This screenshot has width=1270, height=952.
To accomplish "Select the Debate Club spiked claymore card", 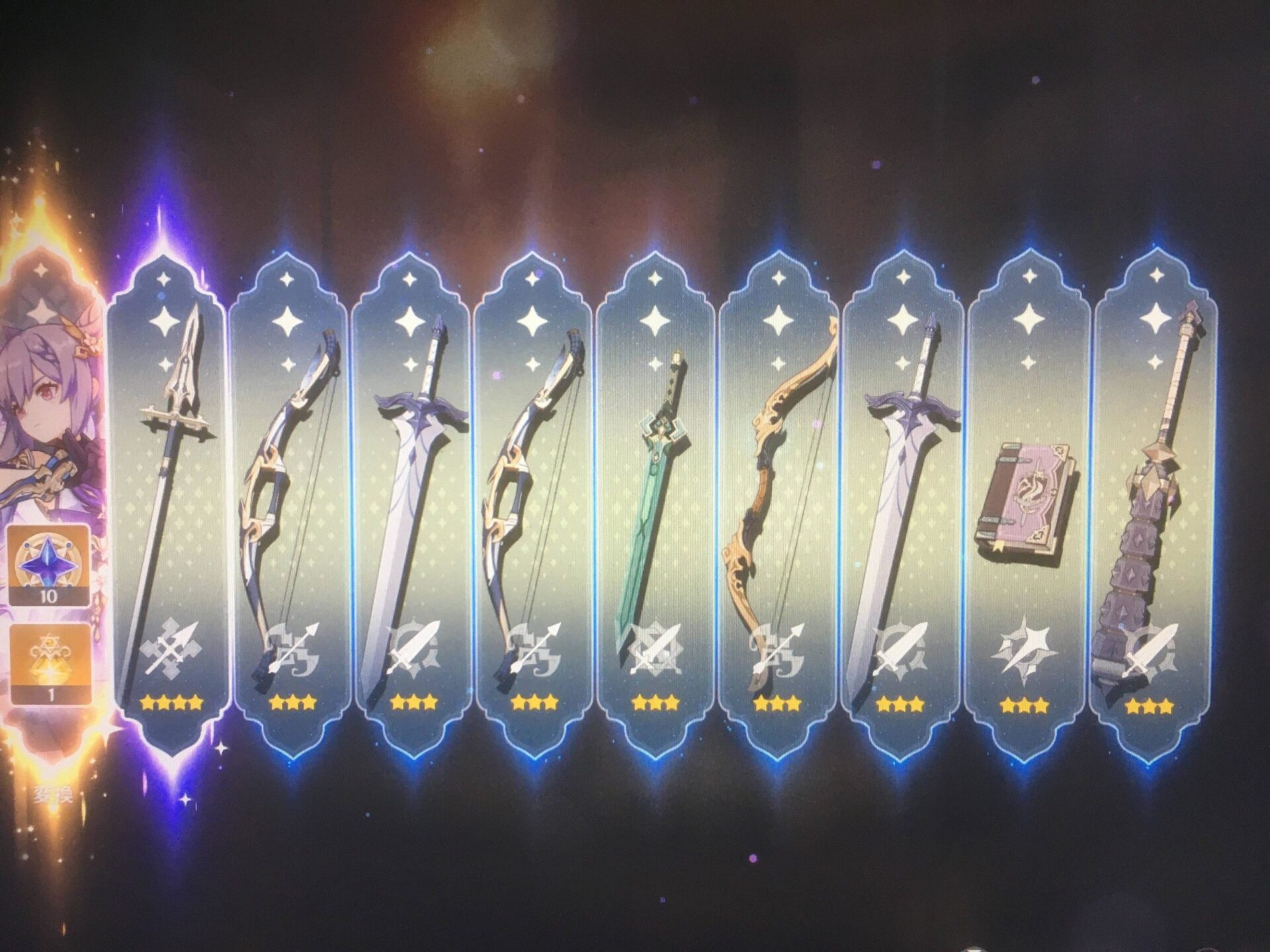I will pyautogui.click(x=1152, y=502).
